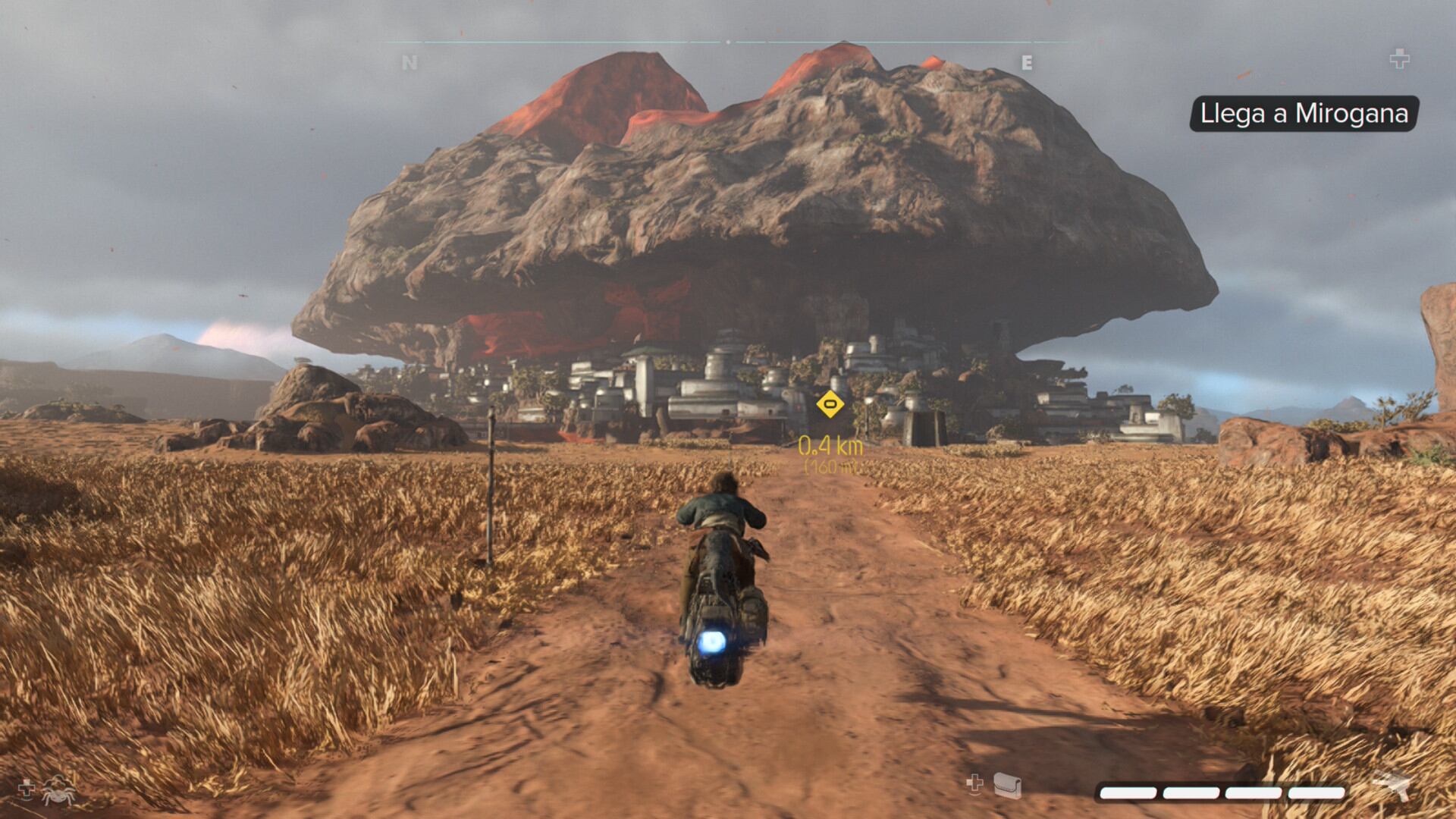This screenshot has height=819, width=1456.
Task: Click the compass strip's N heading
Action: coord(409,63)
